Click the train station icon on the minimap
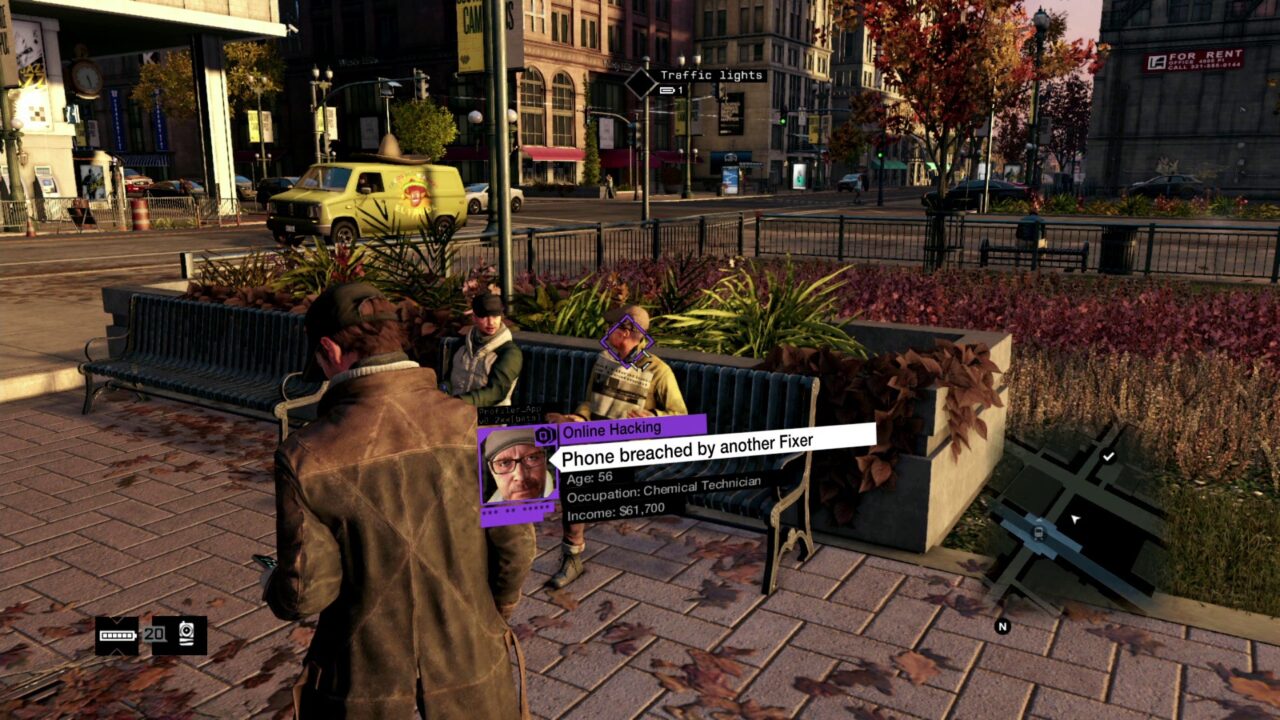 (x=1037, y=533)
